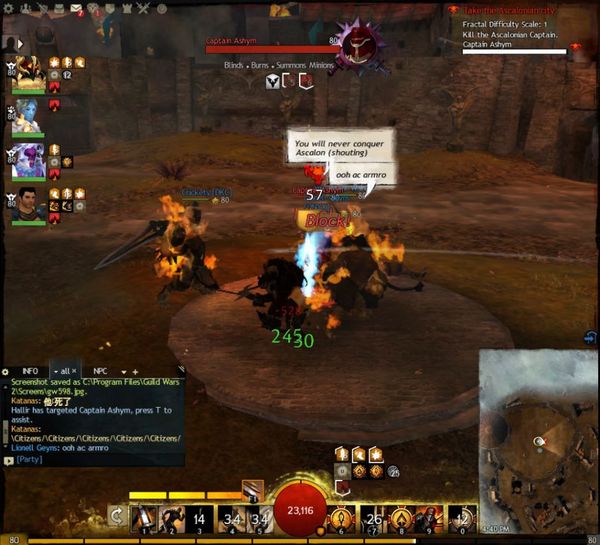Screen dimensions: 600x545
Task: Switch to the NPC chat tab
Action: coord(101,371)
